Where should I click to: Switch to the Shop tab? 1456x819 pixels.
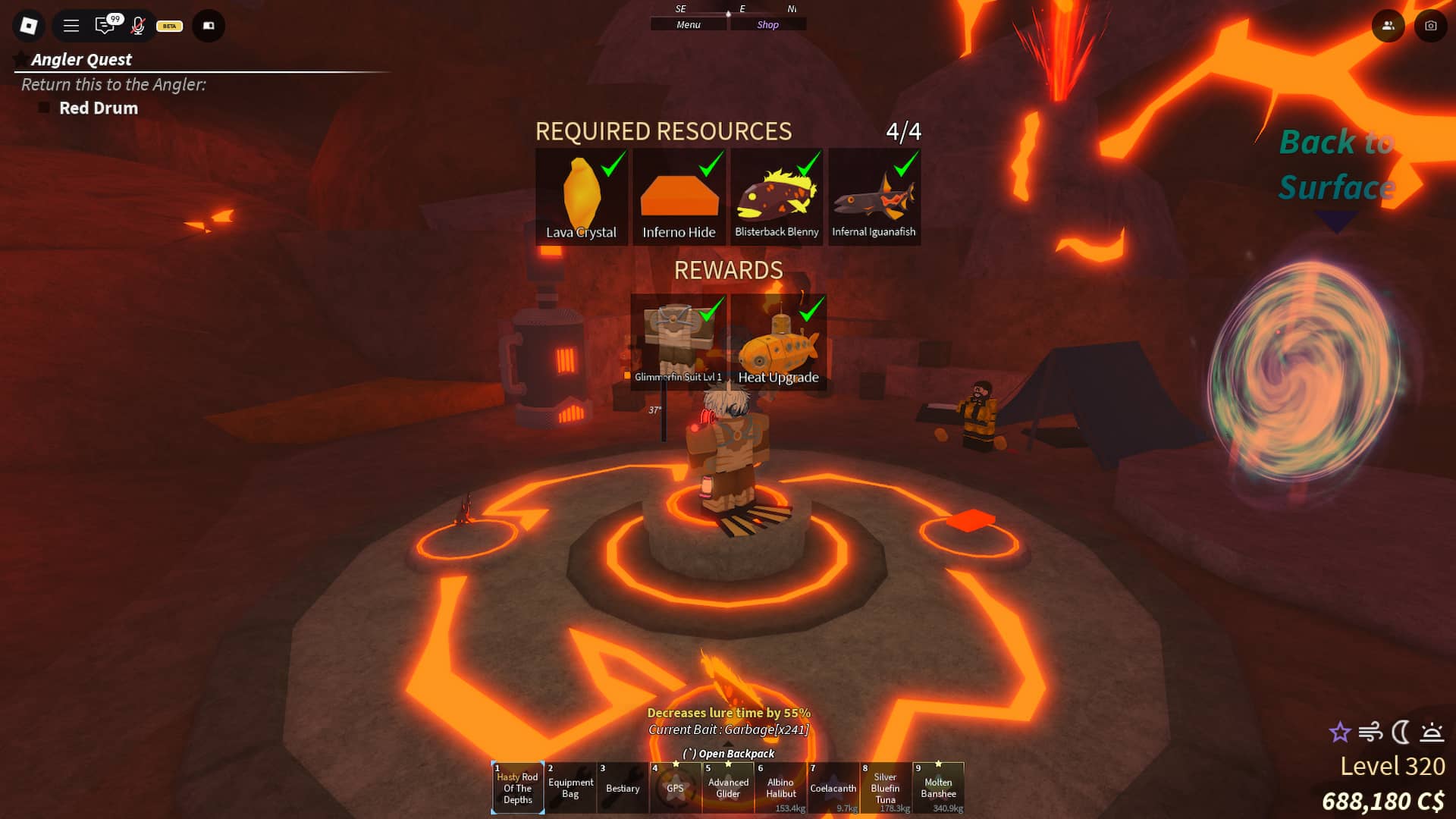coord(768,24)
